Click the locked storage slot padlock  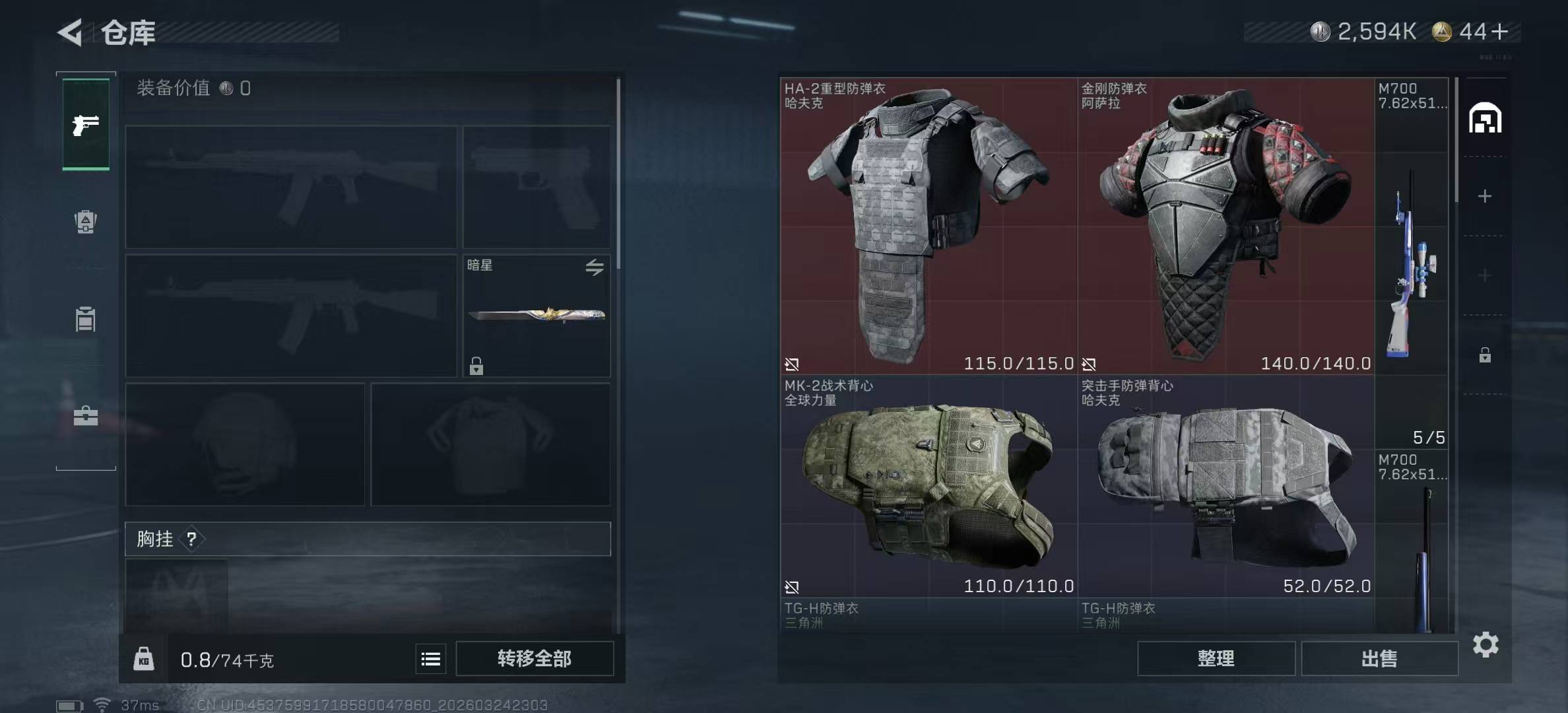click(1485, 355)
